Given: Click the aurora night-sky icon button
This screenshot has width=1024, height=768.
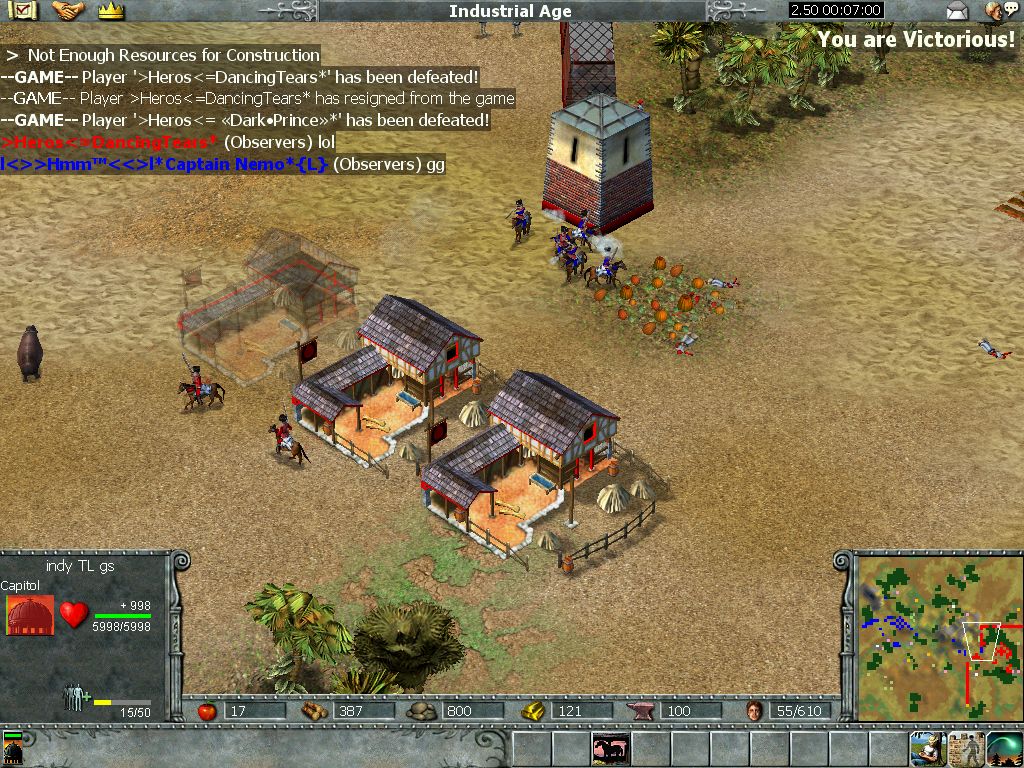Looking at the screenshot, I should (1004, 748).
